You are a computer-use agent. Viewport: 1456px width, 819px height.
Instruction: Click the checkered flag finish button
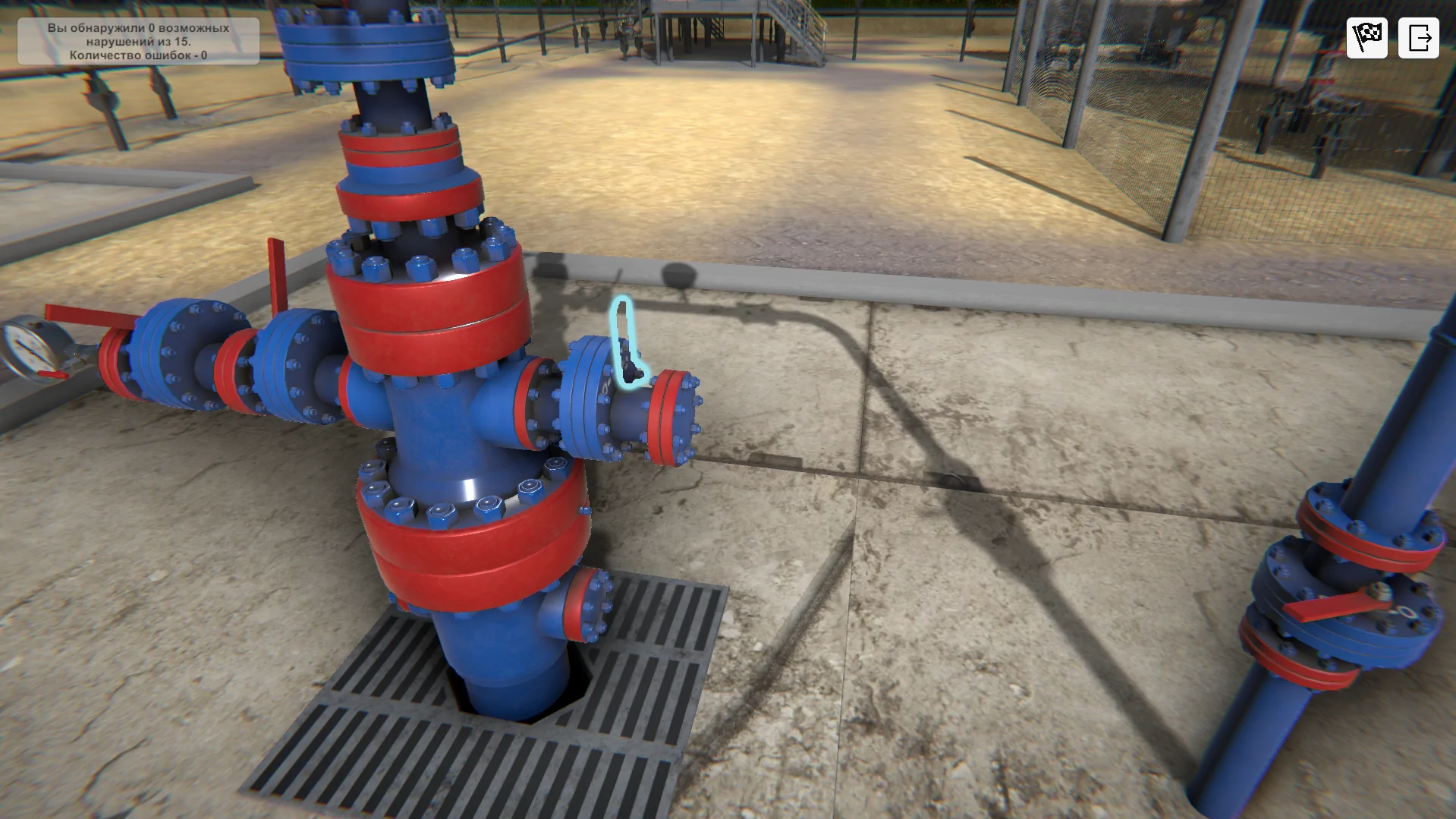1366,37
